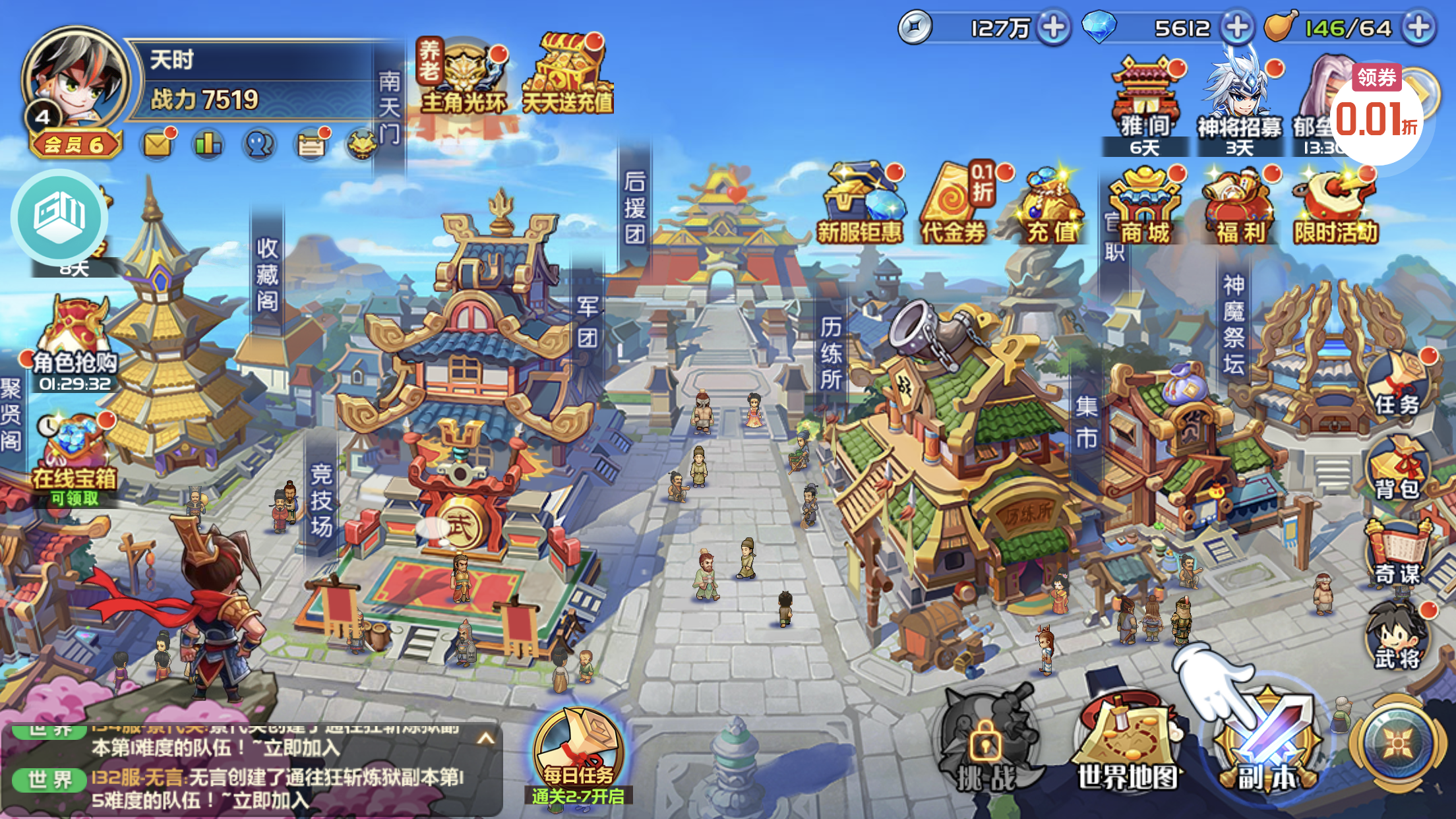1456x819 pixels.
Task: Open the 武将 heroes menu
Action: (x=1397, y=636)
